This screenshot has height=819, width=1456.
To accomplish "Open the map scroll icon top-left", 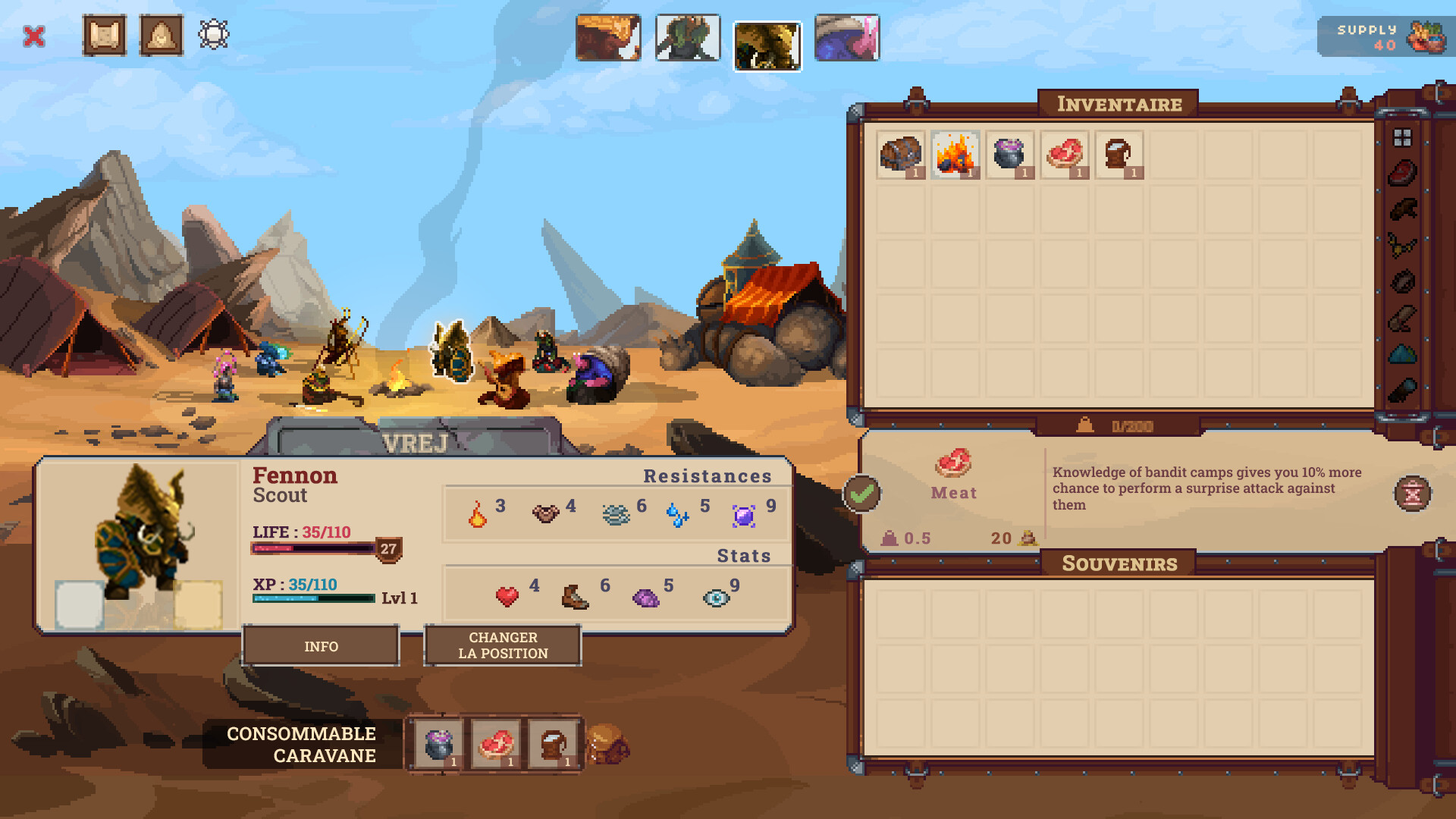I will tap(105, 35).
